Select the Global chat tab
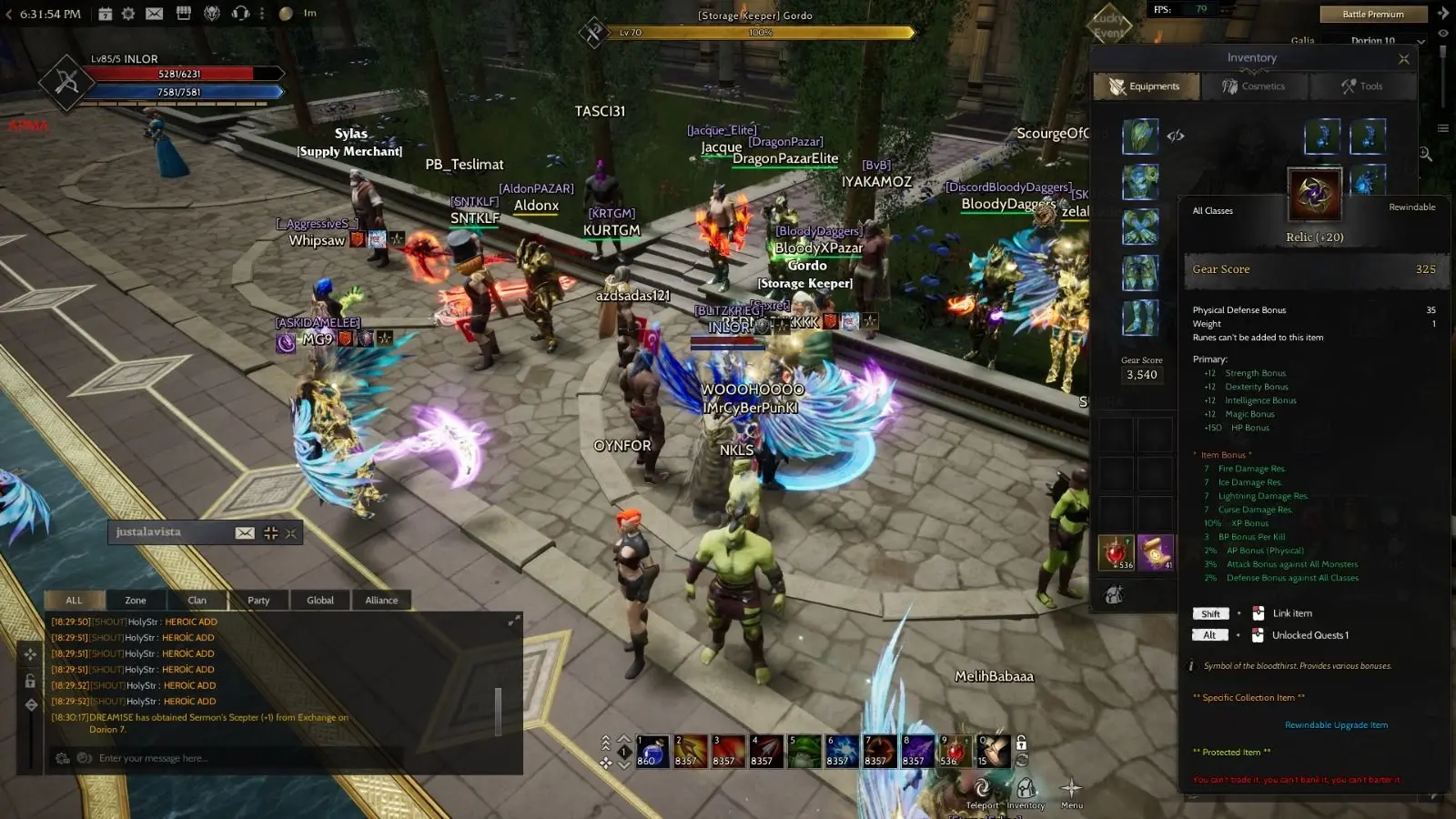The image size is (1456, 819). click(320, 600)
